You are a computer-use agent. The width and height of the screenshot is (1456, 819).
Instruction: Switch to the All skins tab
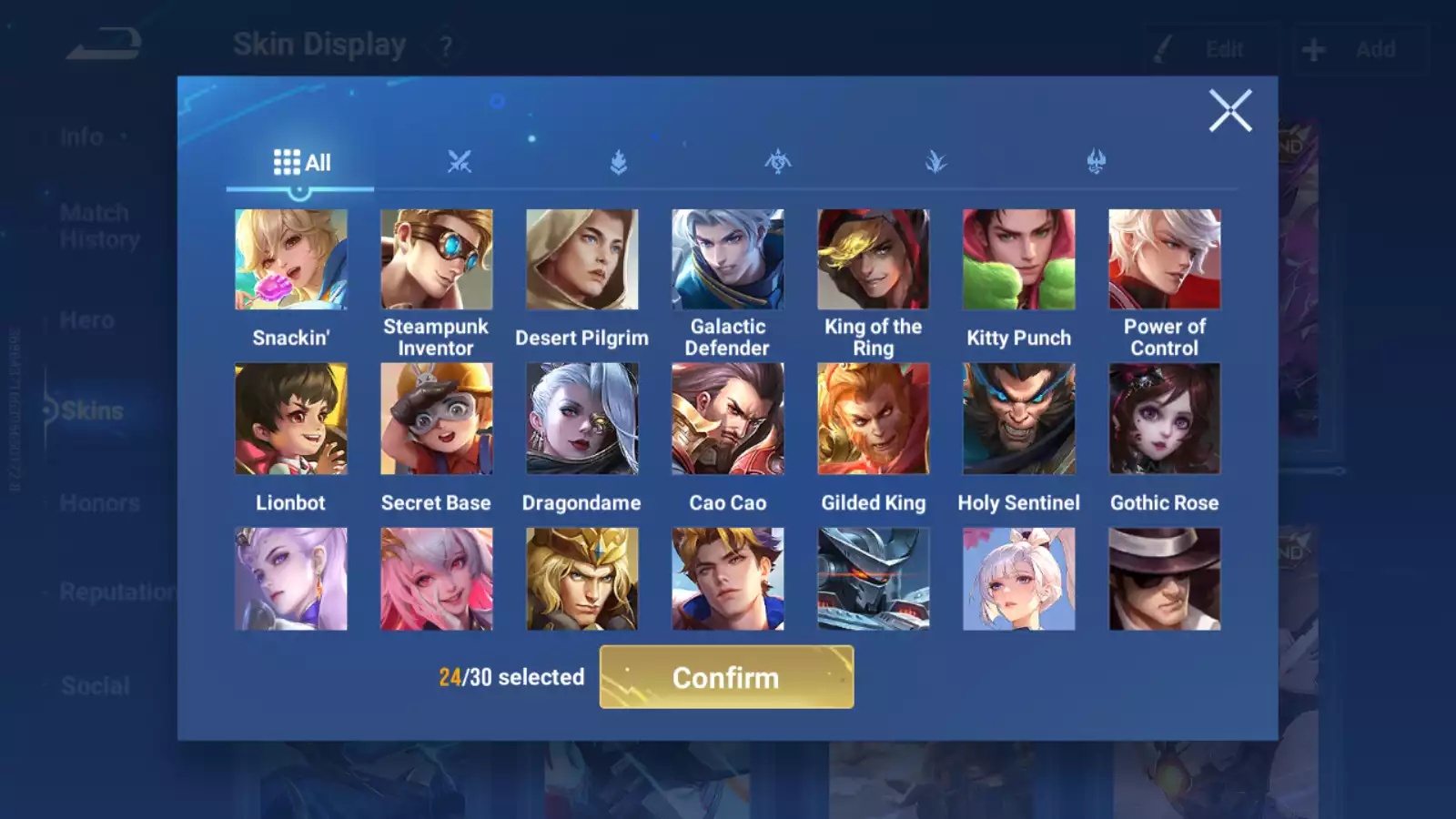300,162
